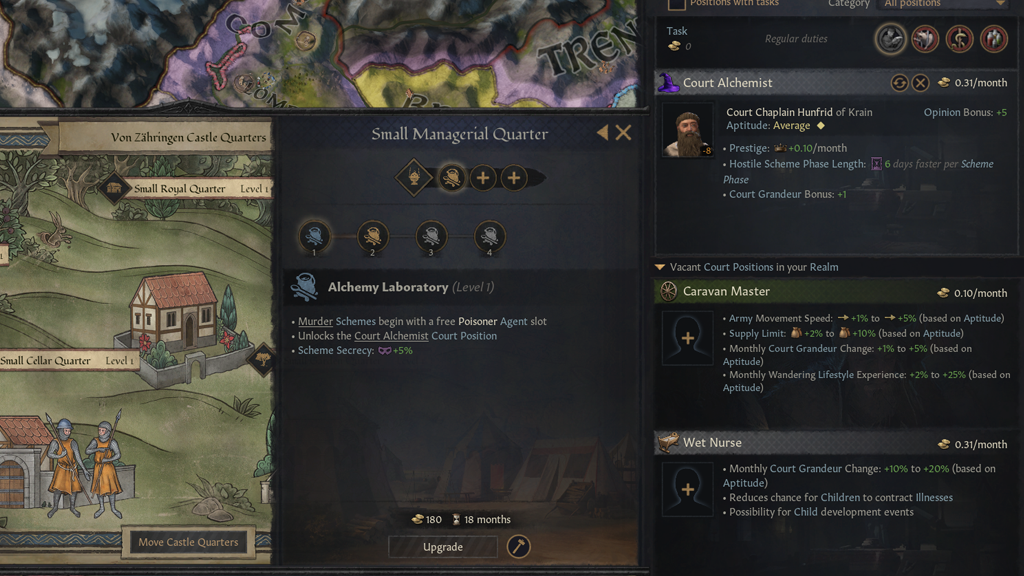Viewport: 1024px width, 576px height.
Task: Open the Category dropdown
Action: [943, 4]
